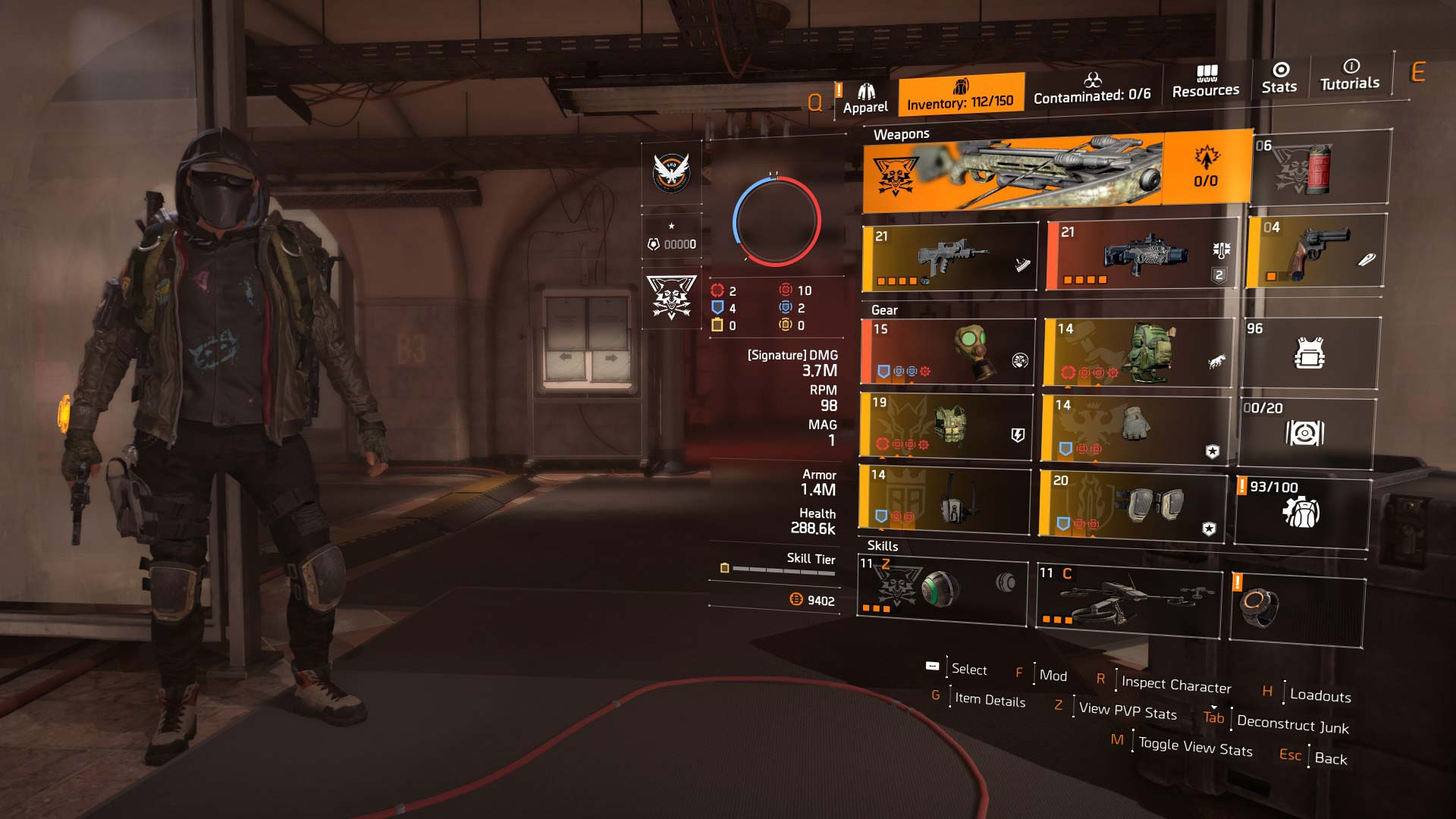
Task: Open Loadouts from the hotkey bar
Action: [x=1320, y=696]
